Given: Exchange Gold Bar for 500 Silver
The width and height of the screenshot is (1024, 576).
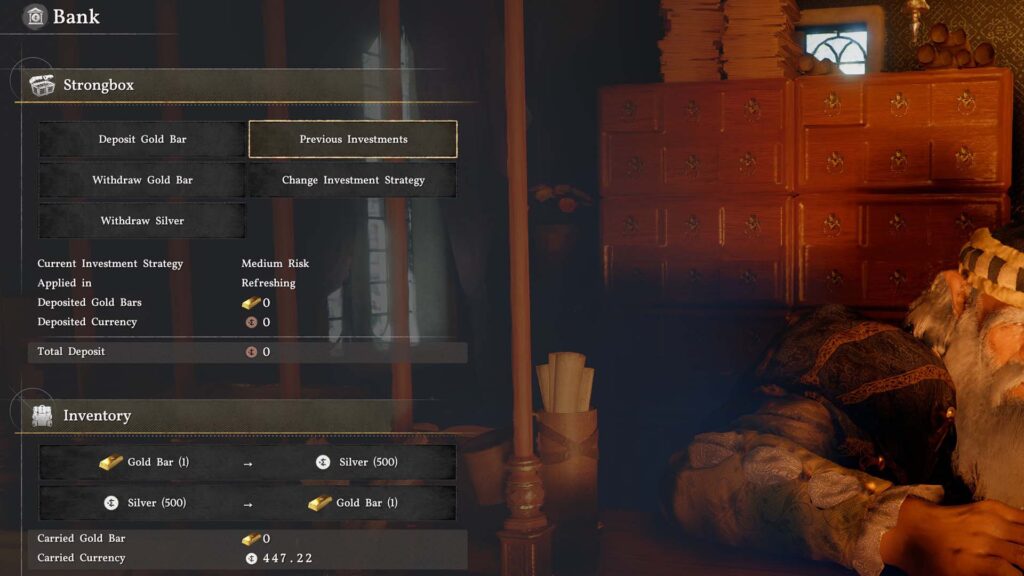Looking at the screenshot, I should (247, 462).
